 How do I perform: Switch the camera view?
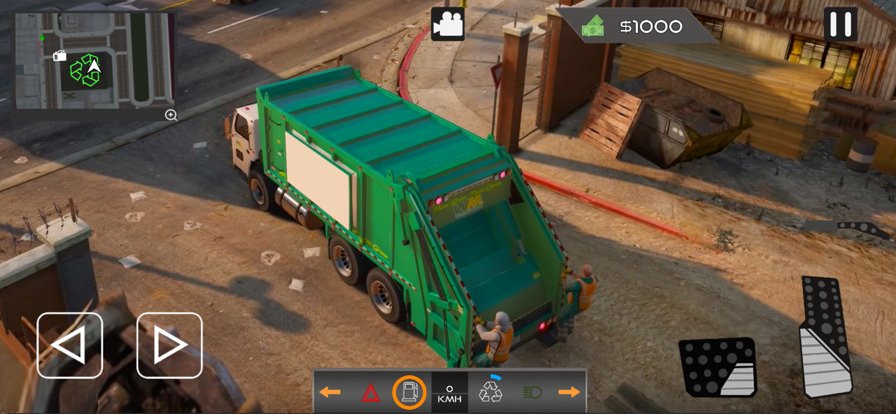(x=447, y=24)
